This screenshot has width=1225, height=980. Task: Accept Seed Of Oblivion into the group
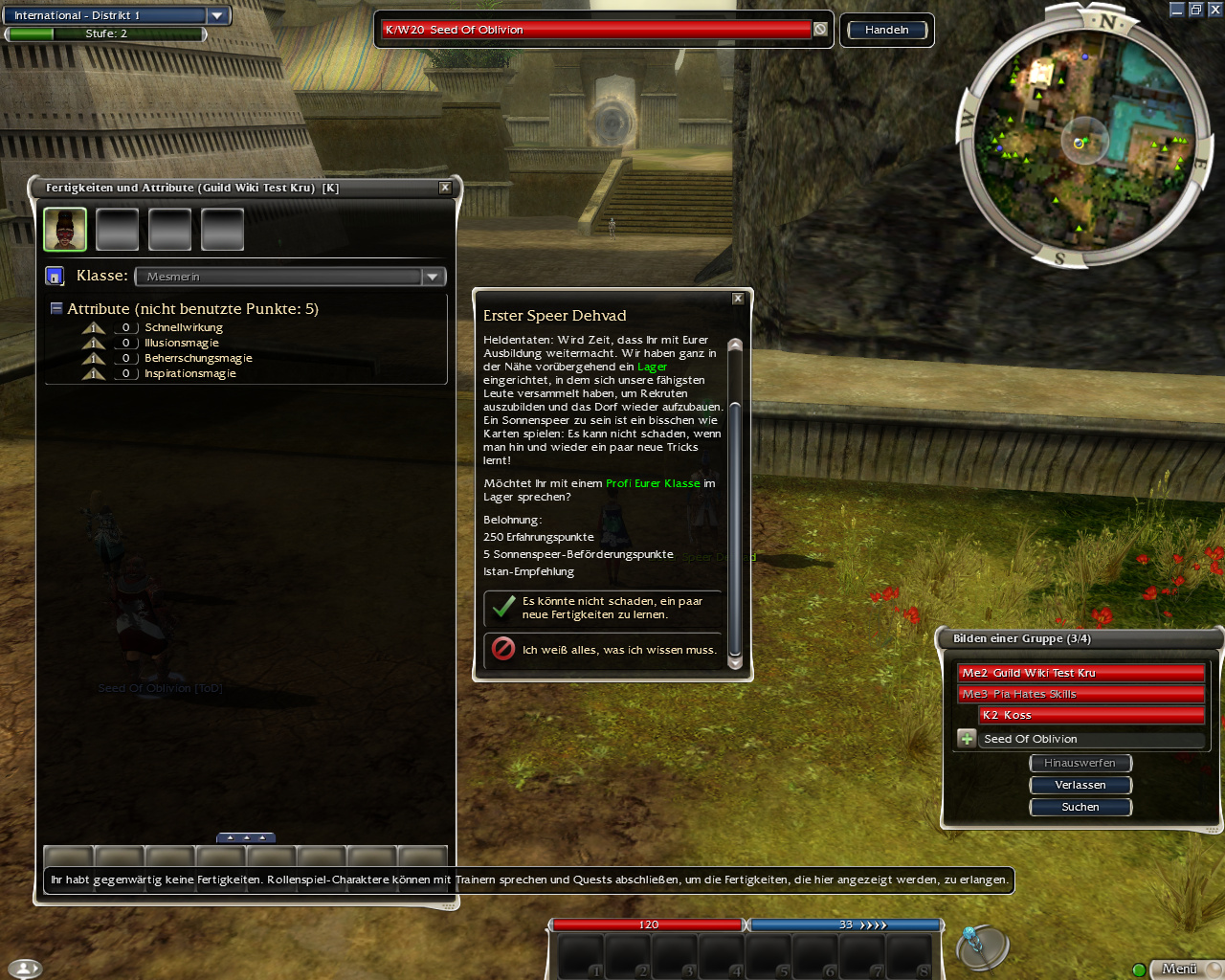click(x=967, y=739)
